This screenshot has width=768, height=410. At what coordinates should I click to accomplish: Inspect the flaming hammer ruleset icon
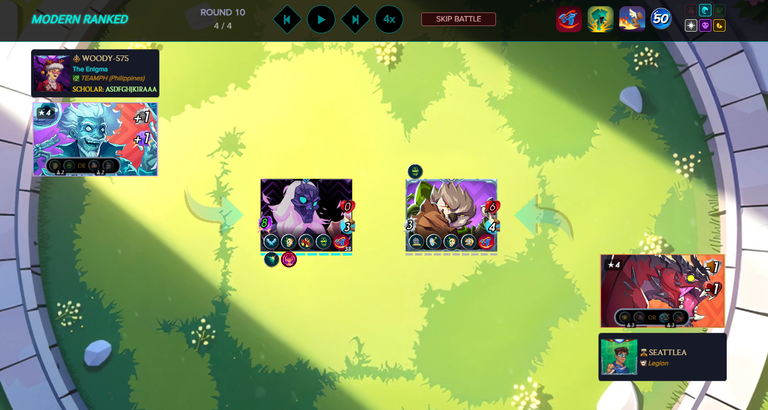631,19
